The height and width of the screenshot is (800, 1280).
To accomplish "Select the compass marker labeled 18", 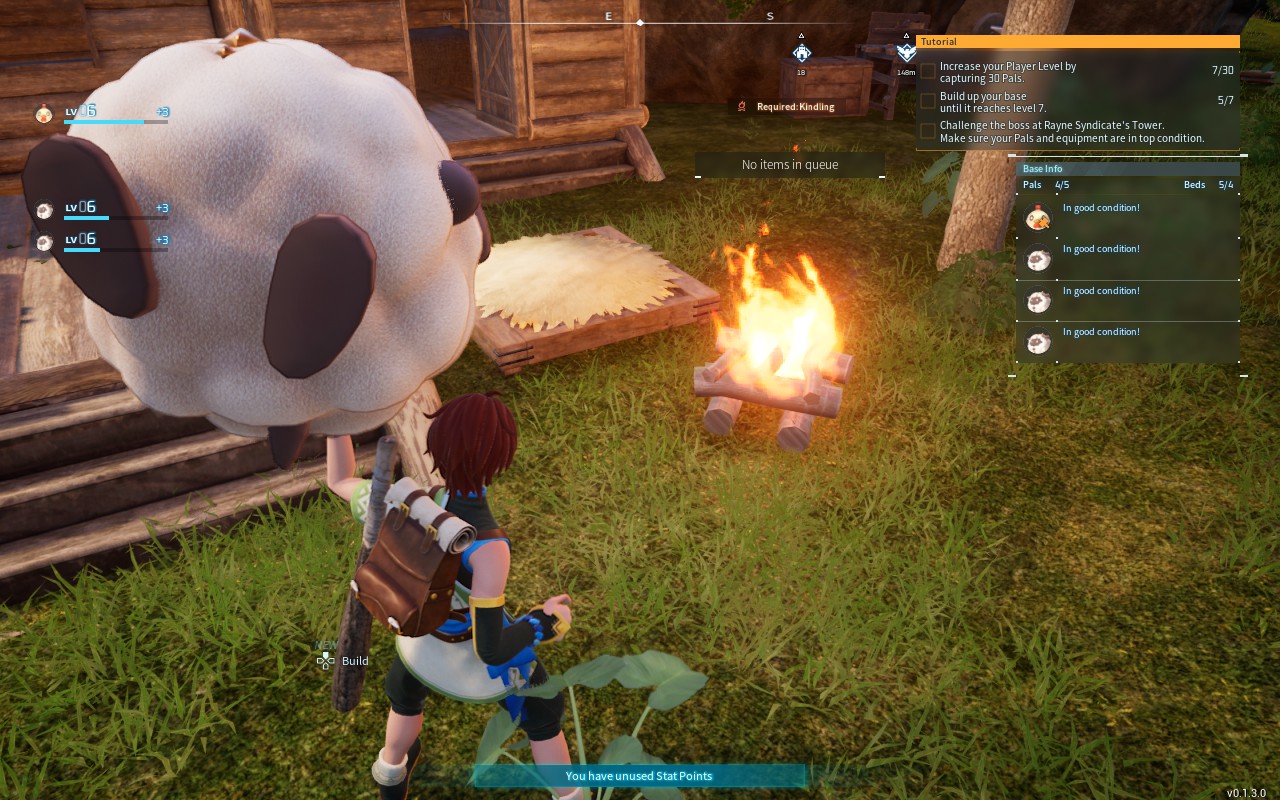I will (801, 53).
